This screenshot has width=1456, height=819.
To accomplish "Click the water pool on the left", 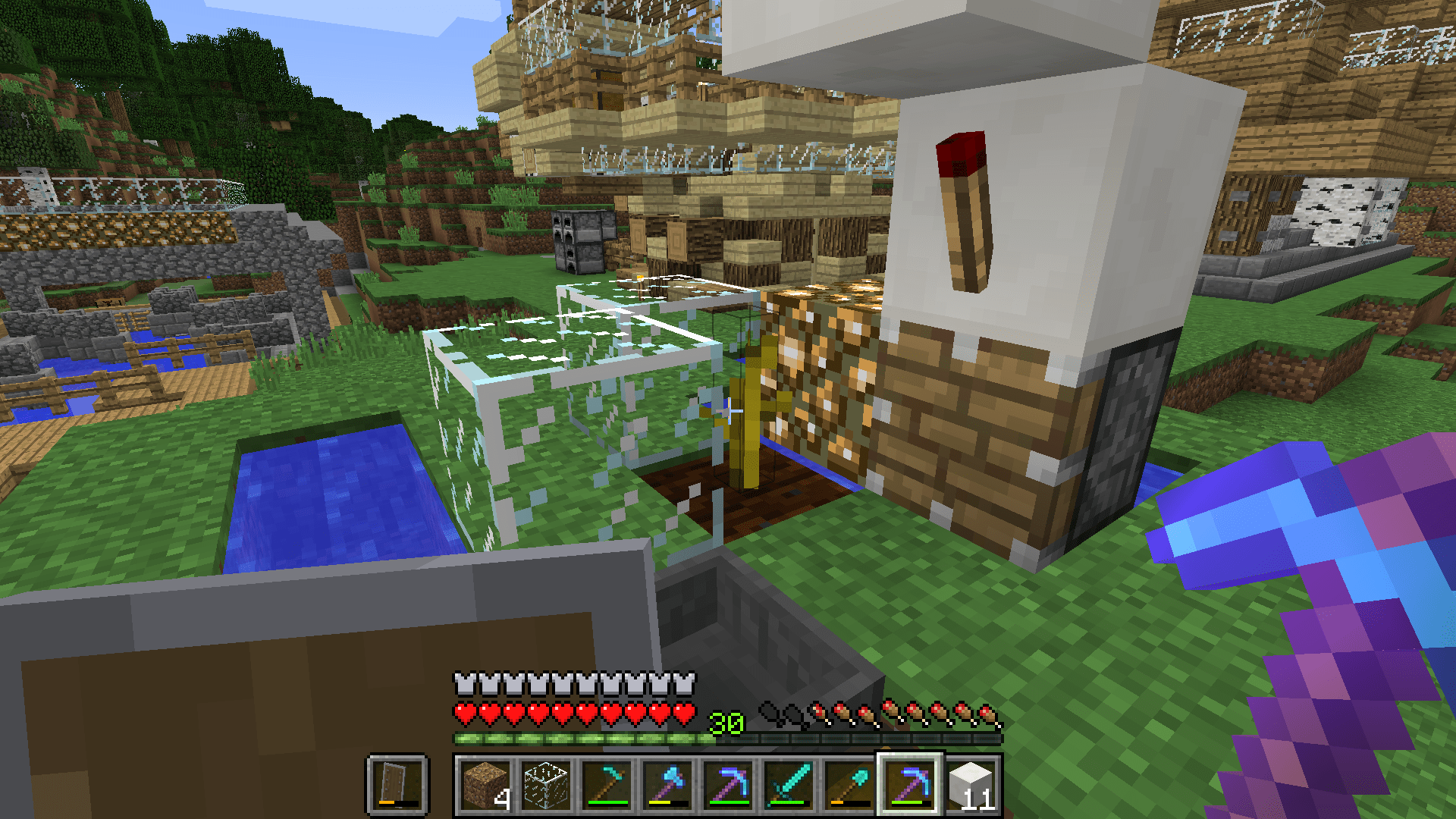I will point(326,493).
